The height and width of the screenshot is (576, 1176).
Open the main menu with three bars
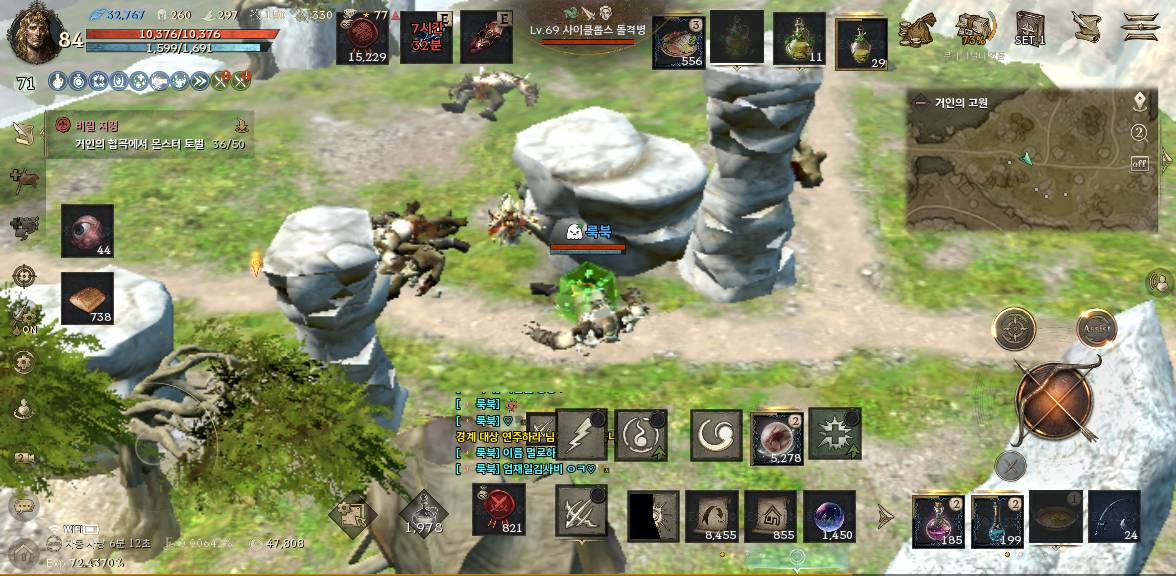1139,27
